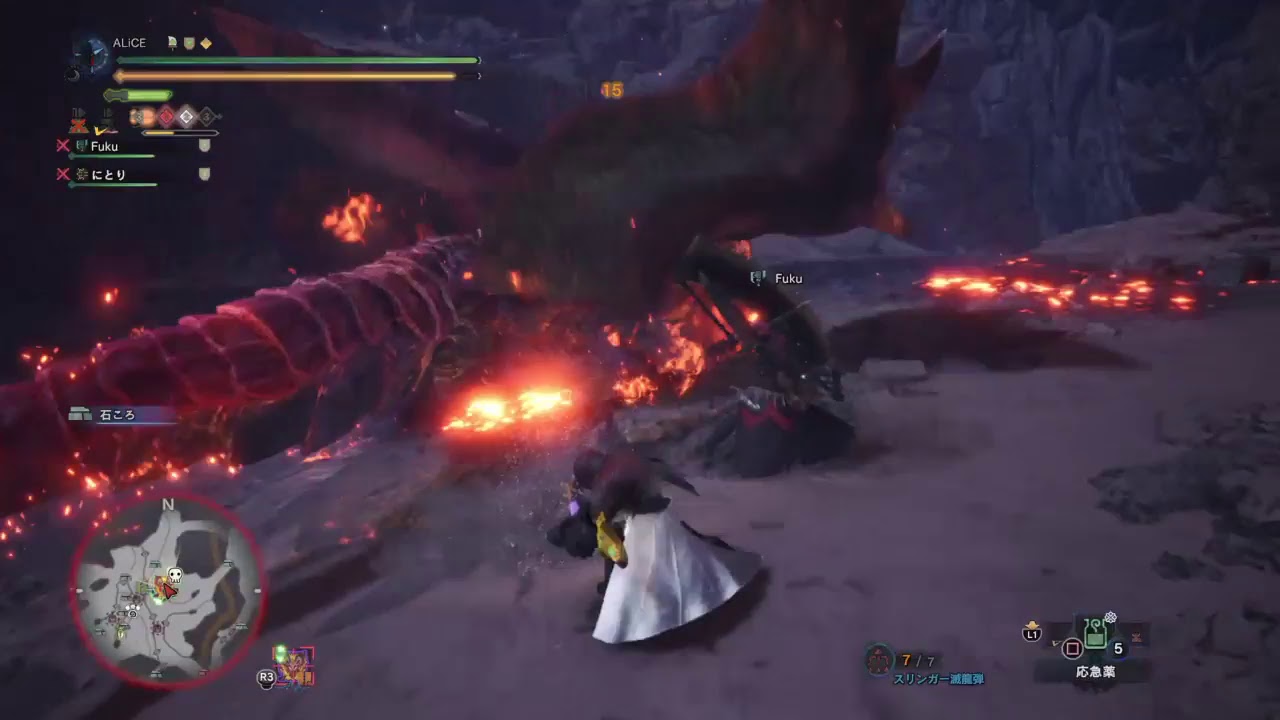Click the attack boost buff icon beside ALiCE
This screenshot has width=1280, height=720.
pos(171,43)
